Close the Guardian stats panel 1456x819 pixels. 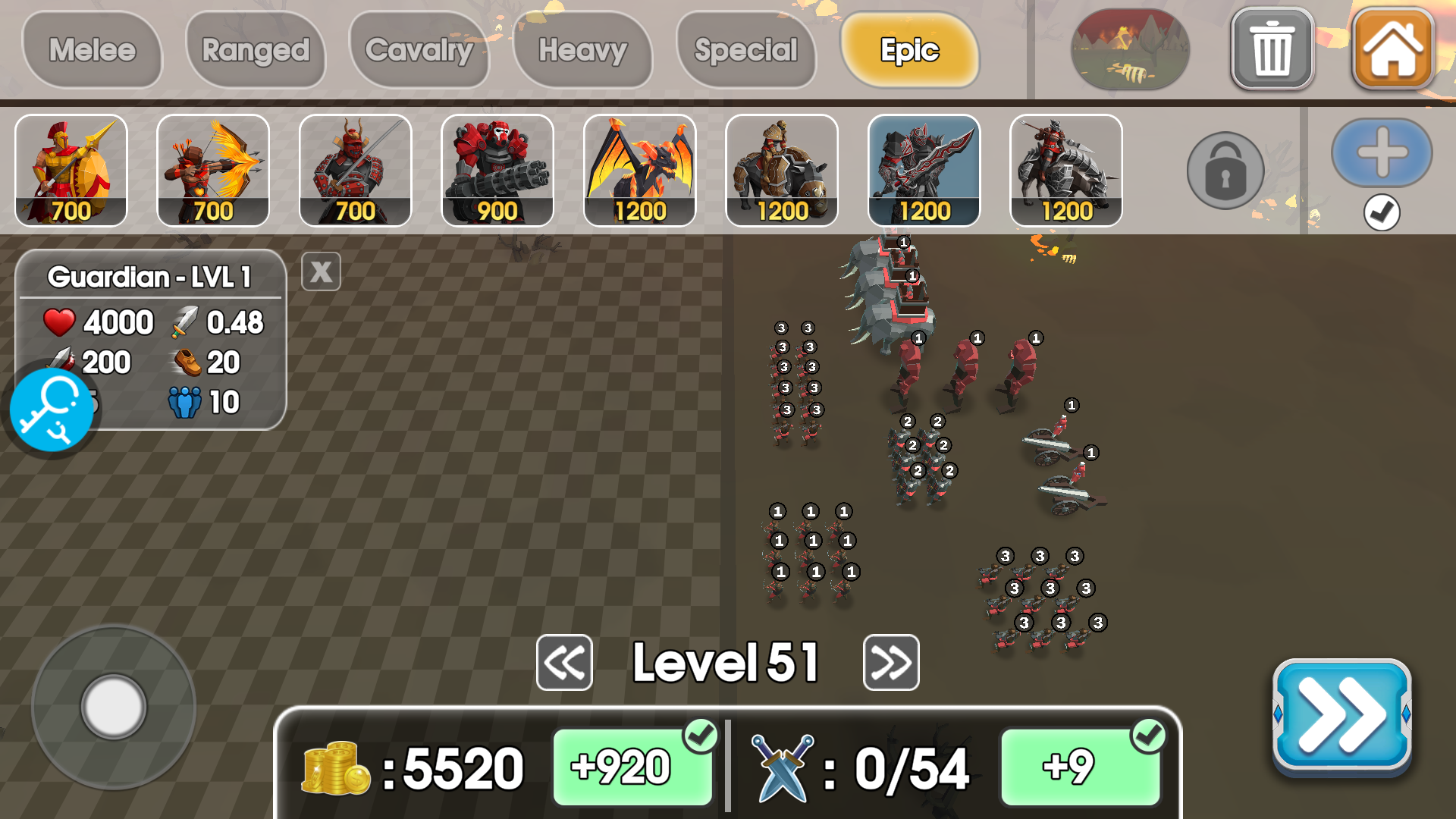coord(321,271)
